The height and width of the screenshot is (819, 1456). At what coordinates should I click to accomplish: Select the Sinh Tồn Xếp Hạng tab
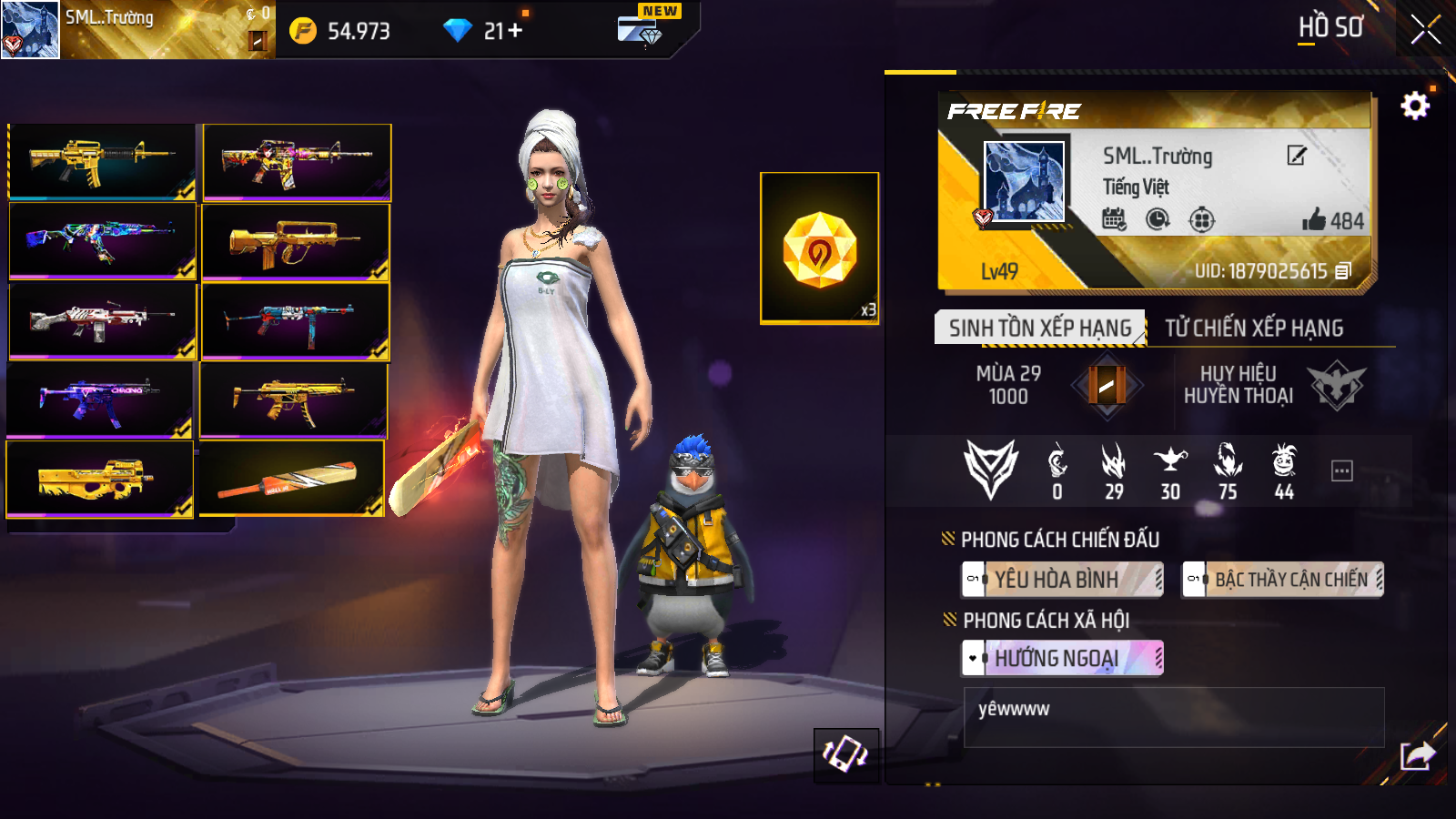[1039, 329]
